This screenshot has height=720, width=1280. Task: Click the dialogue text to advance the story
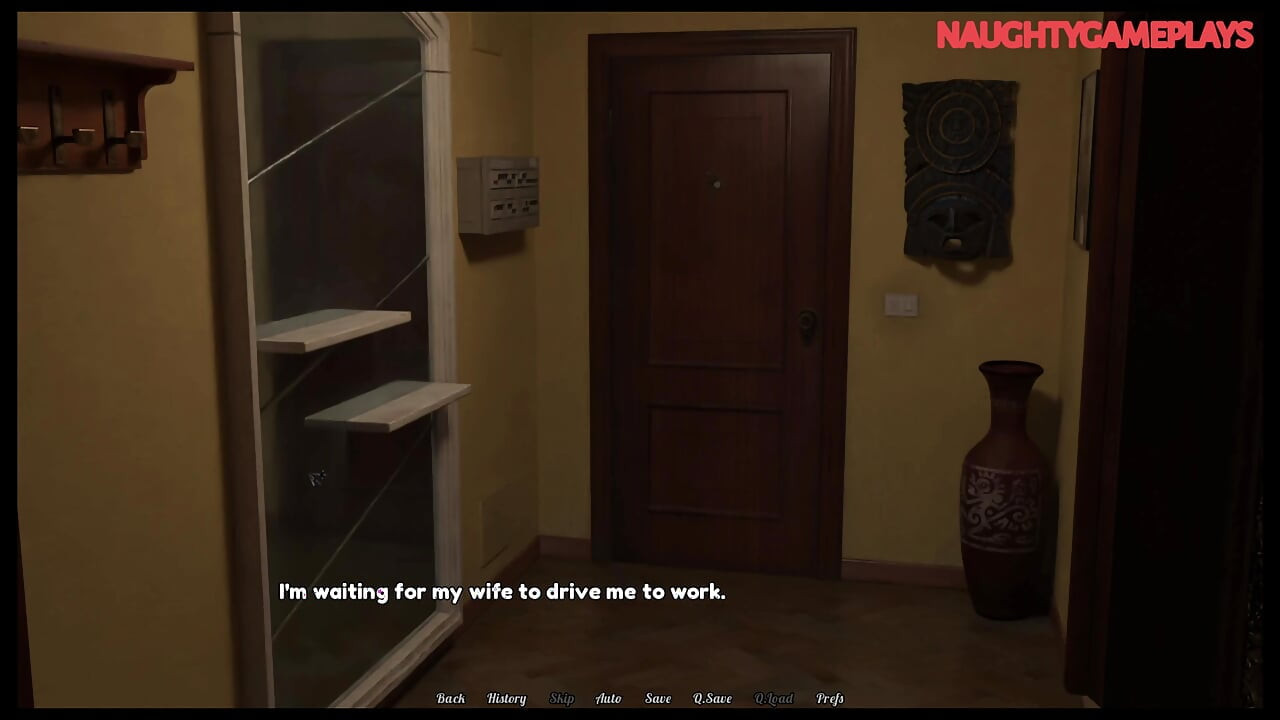(500, 591)
